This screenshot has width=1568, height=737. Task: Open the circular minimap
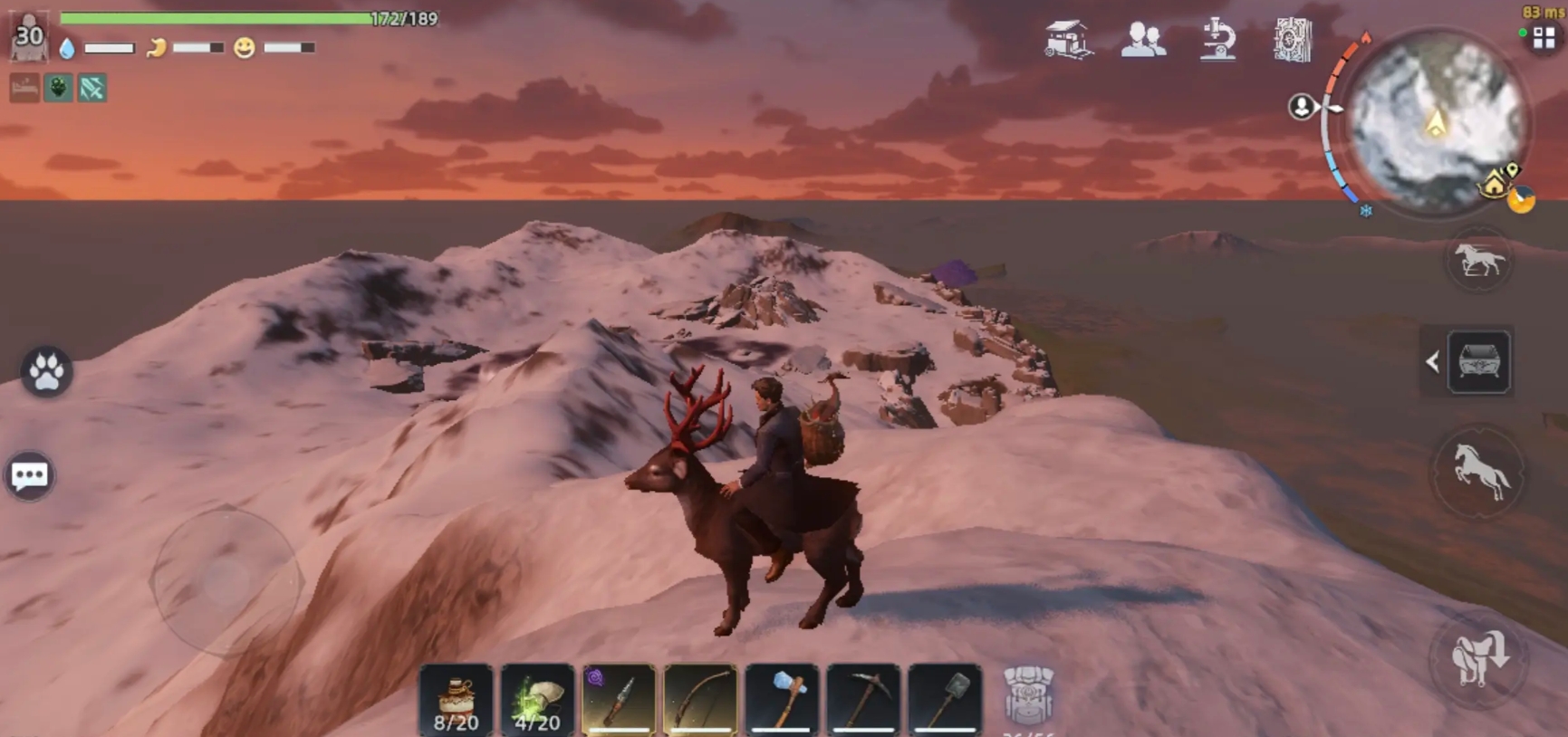(1435, 122)
